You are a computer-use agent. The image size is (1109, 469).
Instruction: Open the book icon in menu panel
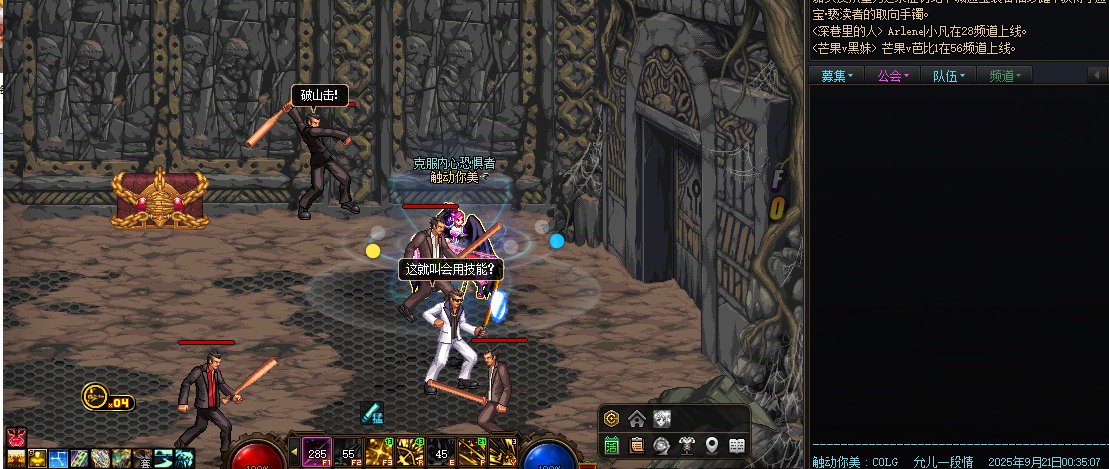(737, 445)
